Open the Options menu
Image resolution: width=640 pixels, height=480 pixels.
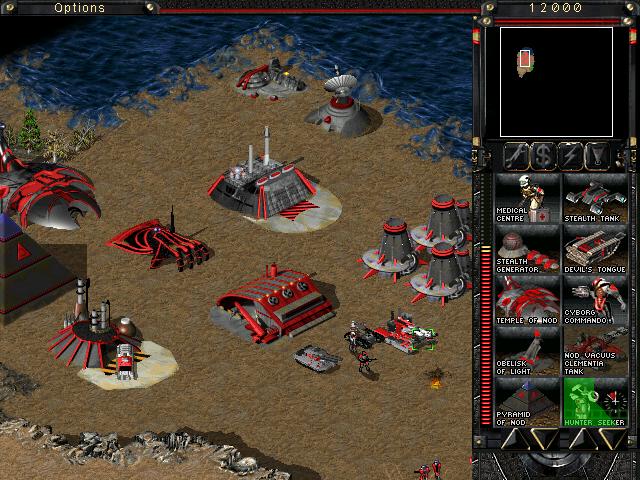pyautogui.click(x=79, y=8)
